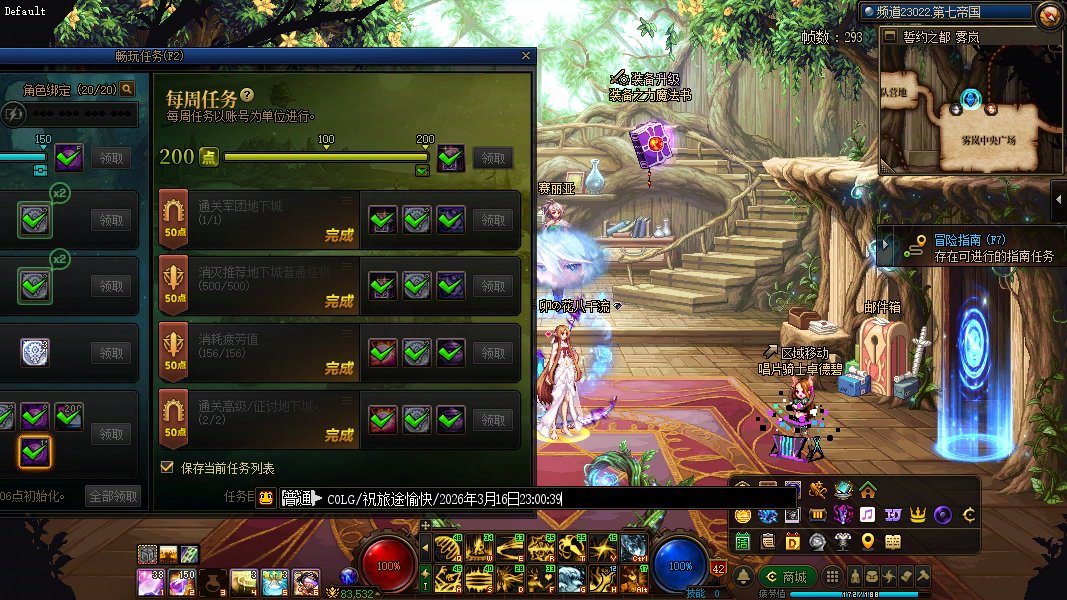Open the green 活 calendar icon
Screen dimensions: 1067x600
coord(743,542)
